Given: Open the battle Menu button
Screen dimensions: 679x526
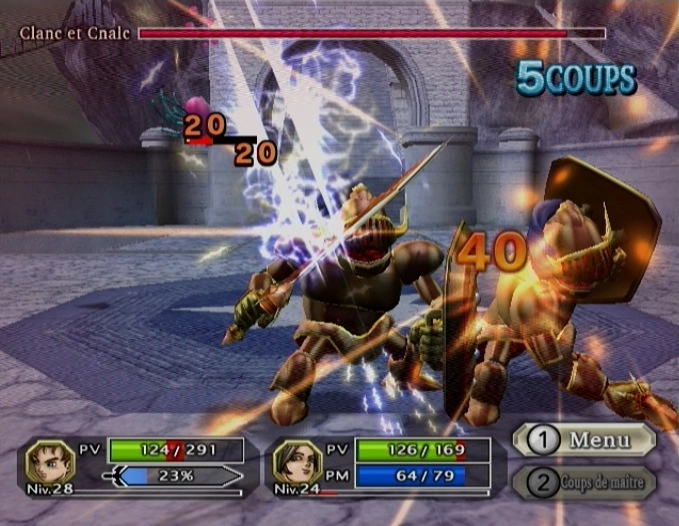Looking at the screenshot, I should pyautogui.click(x=584, y=439).
